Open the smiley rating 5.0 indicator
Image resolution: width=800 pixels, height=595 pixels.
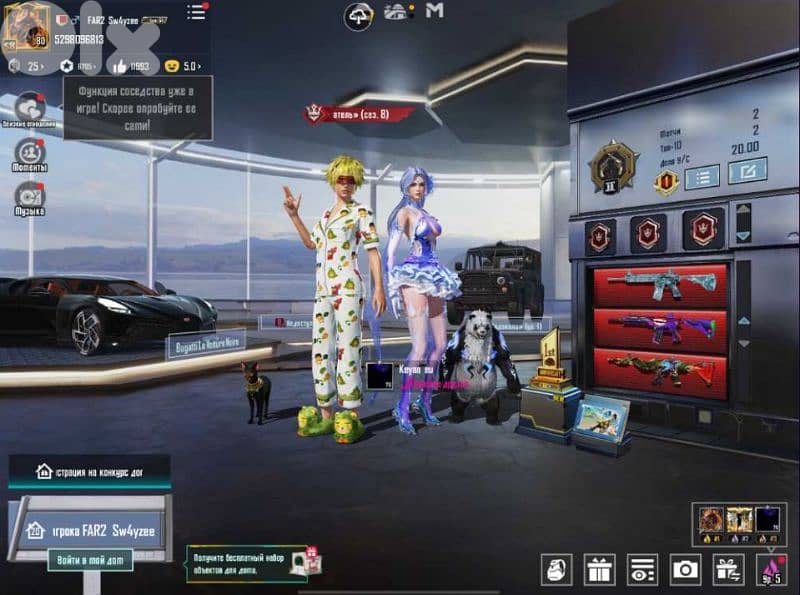coord(182,66)
